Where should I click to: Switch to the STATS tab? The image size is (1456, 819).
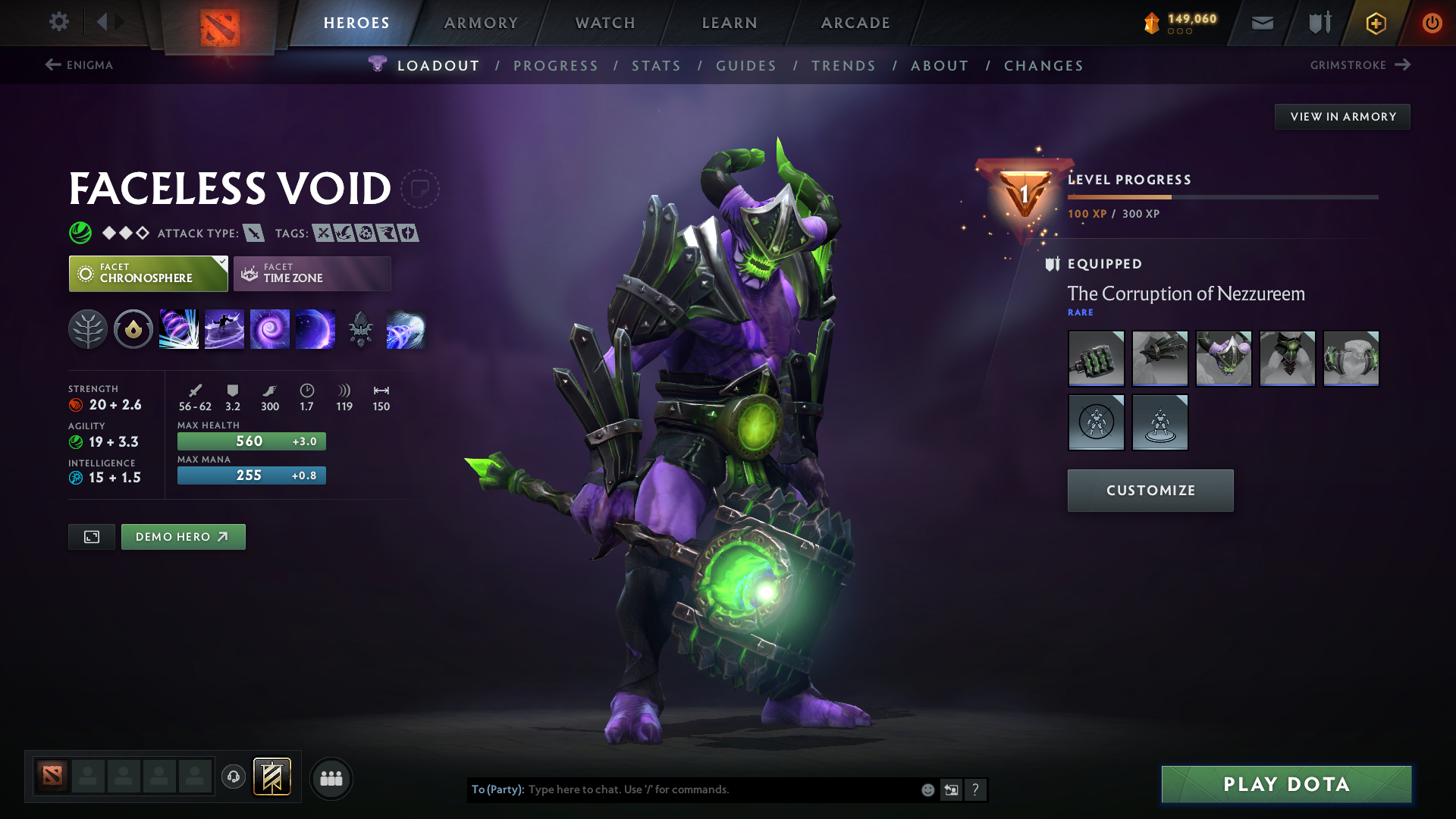[656, 66]
